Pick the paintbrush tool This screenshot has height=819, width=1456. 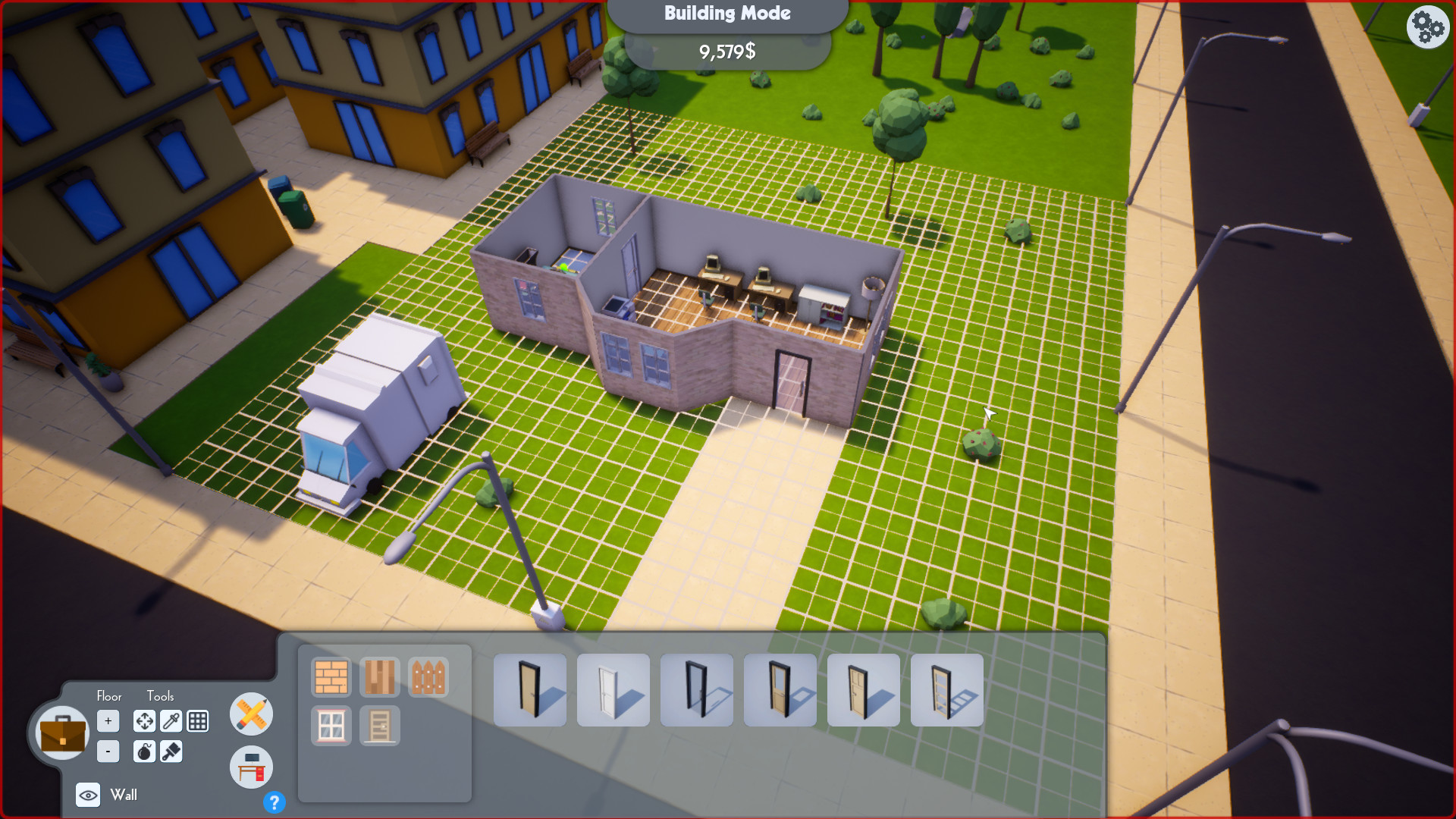pyautogui.click(x=171, y=752)
